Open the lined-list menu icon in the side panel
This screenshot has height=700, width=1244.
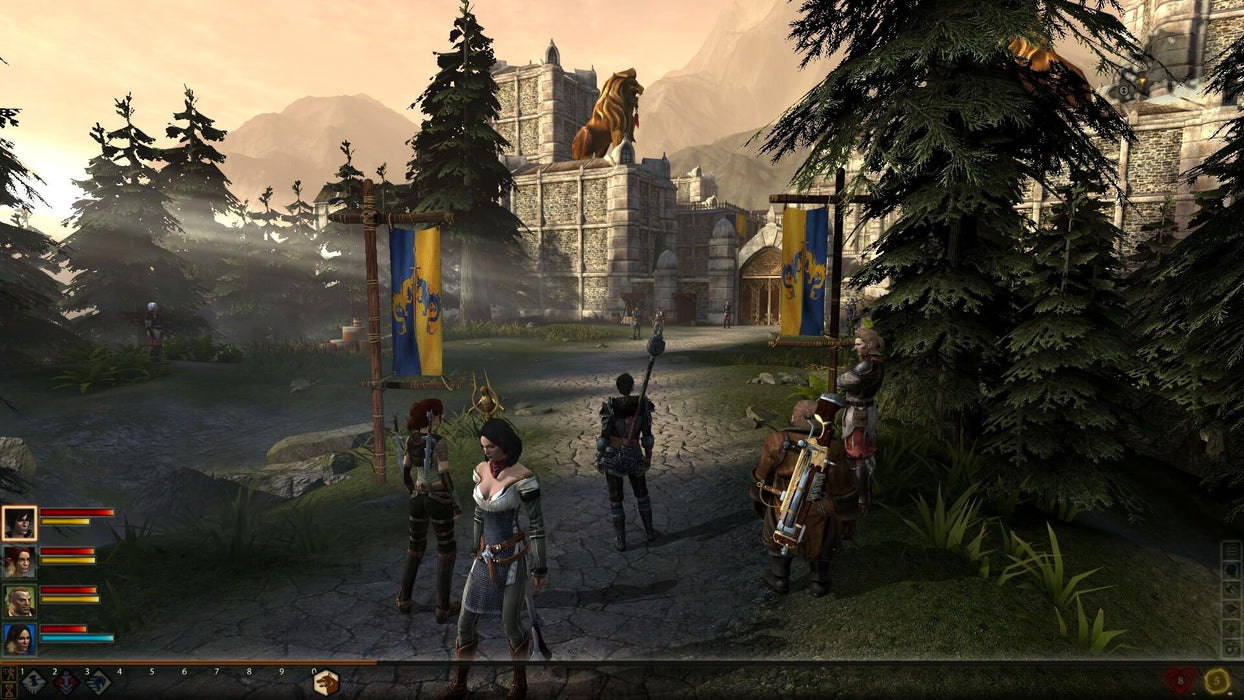coord(1231,552)
